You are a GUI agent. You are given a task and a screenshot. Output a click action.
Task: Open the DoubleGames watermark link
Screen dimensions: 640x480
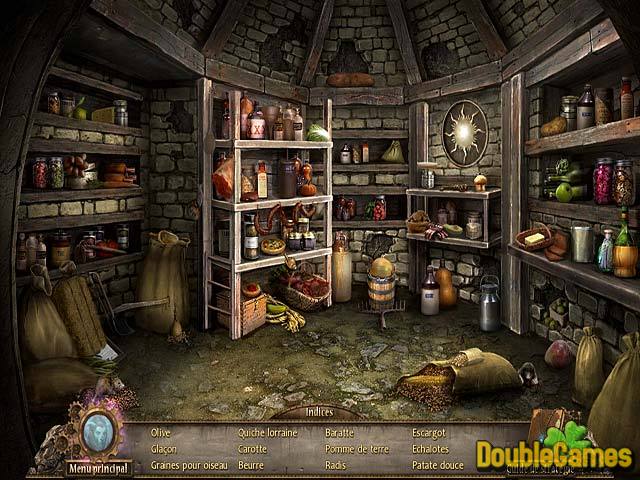pos(553,453)
